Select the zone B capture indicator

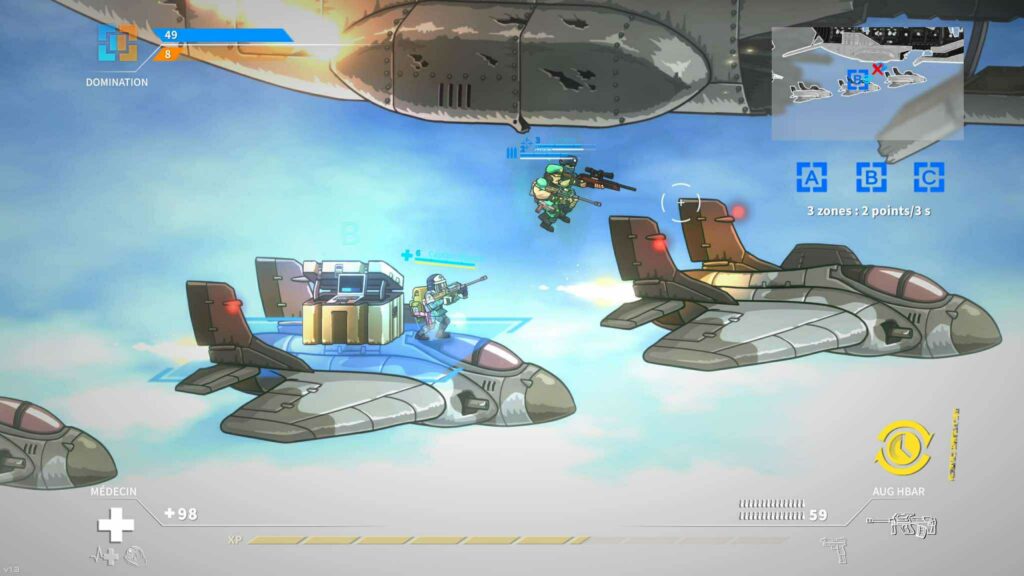point(871,177)
